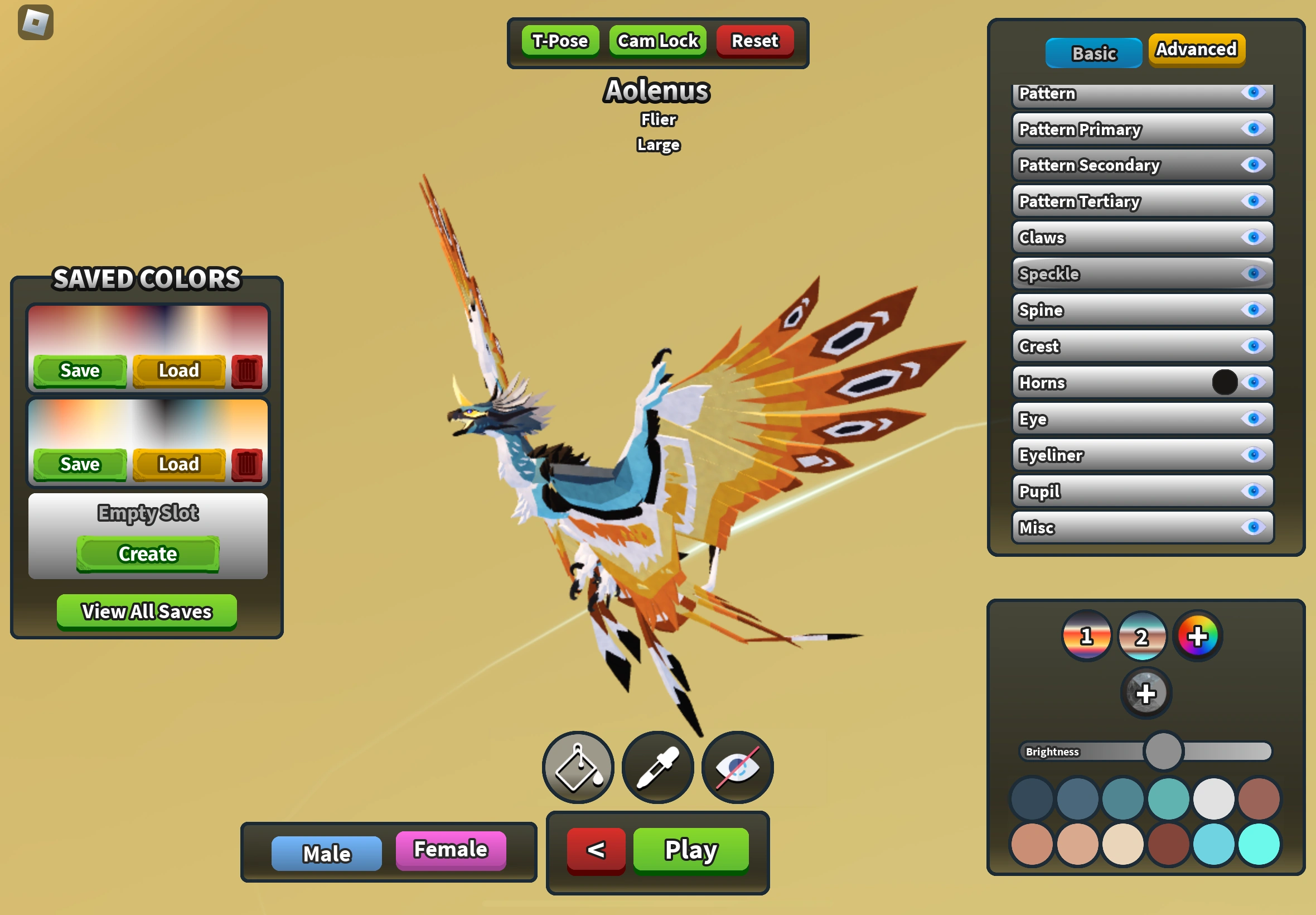Select the eyedropper color picker tool
Screen dimensions: 1316x915
pos(657,767)
